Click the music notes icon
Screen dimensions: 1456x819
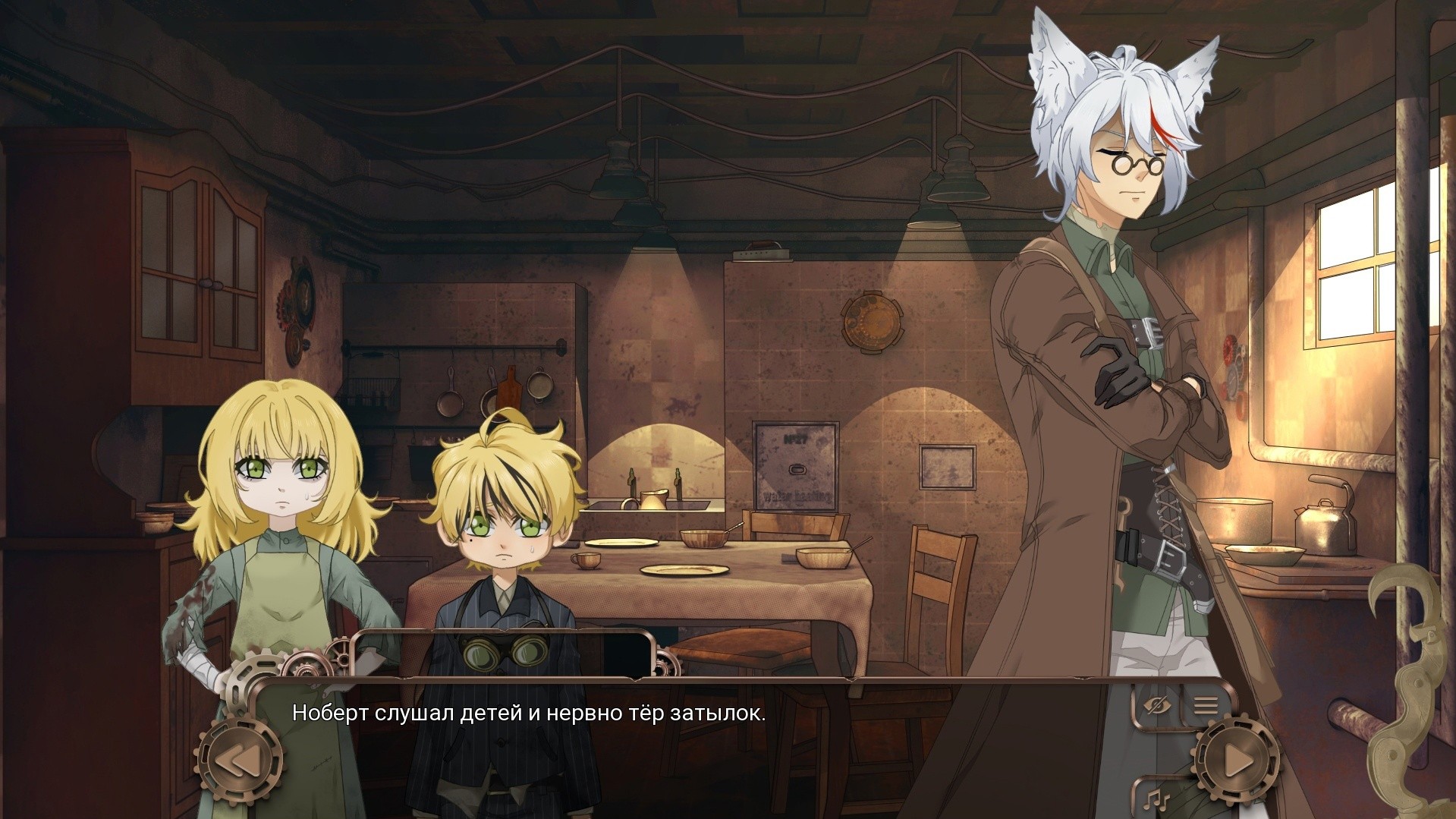coord(1158,799)
